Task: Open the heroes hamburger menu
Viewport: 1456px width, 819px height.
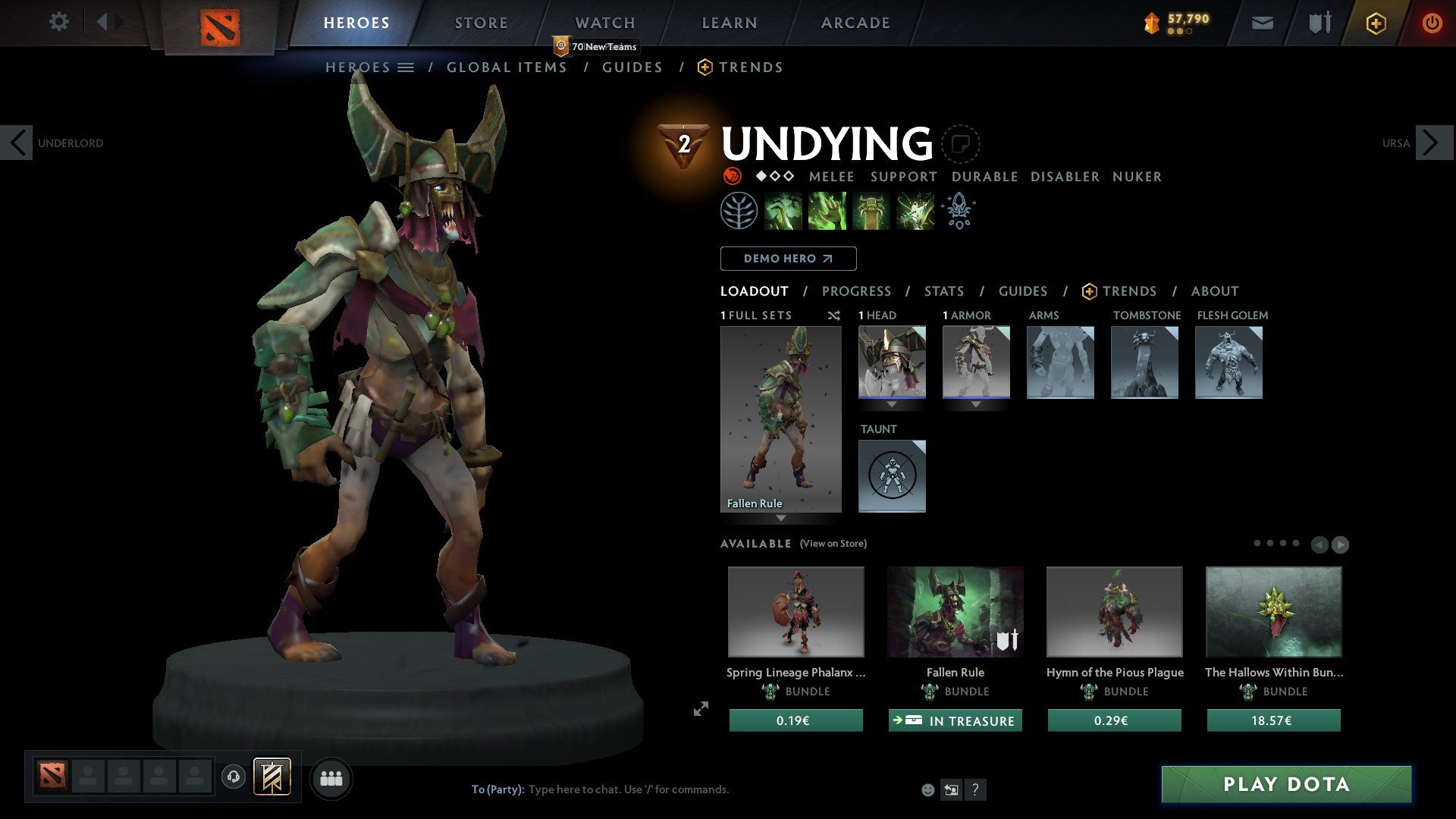Action: 404,67
